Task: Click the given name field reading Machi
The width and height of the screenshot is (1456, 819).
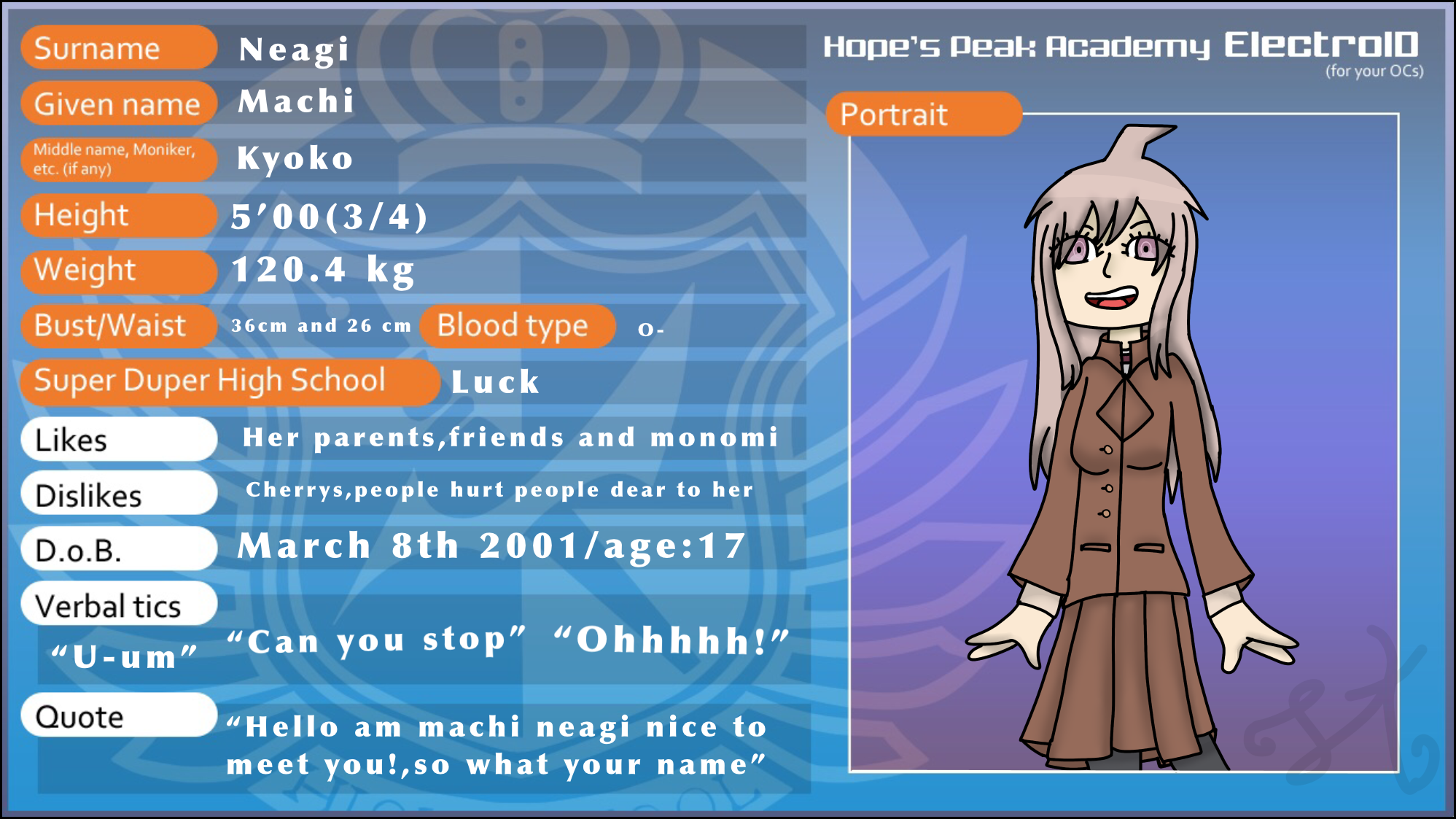Action: [x=296, y=102]
